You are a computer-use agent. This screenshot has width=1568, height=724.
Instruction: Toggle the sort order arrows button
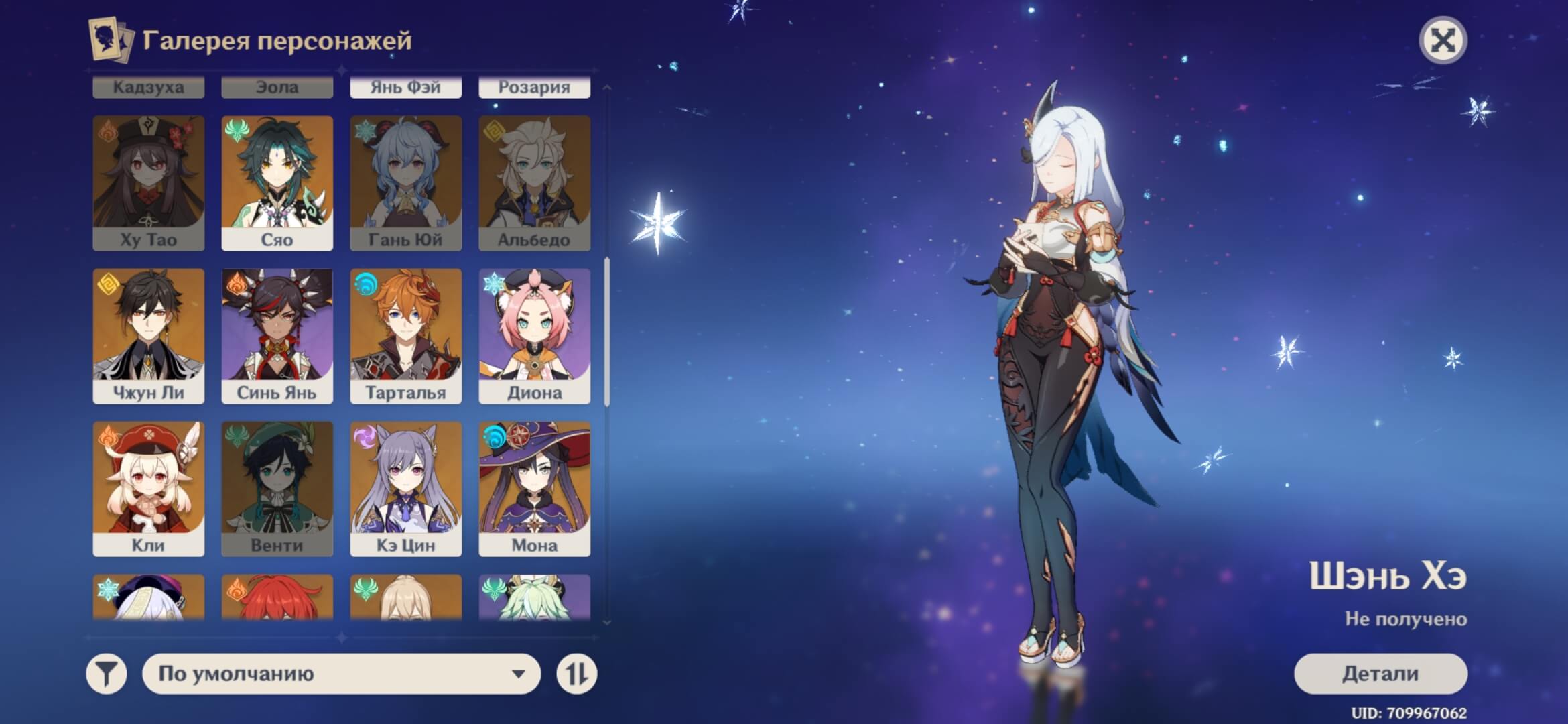(x=576, y=674)
